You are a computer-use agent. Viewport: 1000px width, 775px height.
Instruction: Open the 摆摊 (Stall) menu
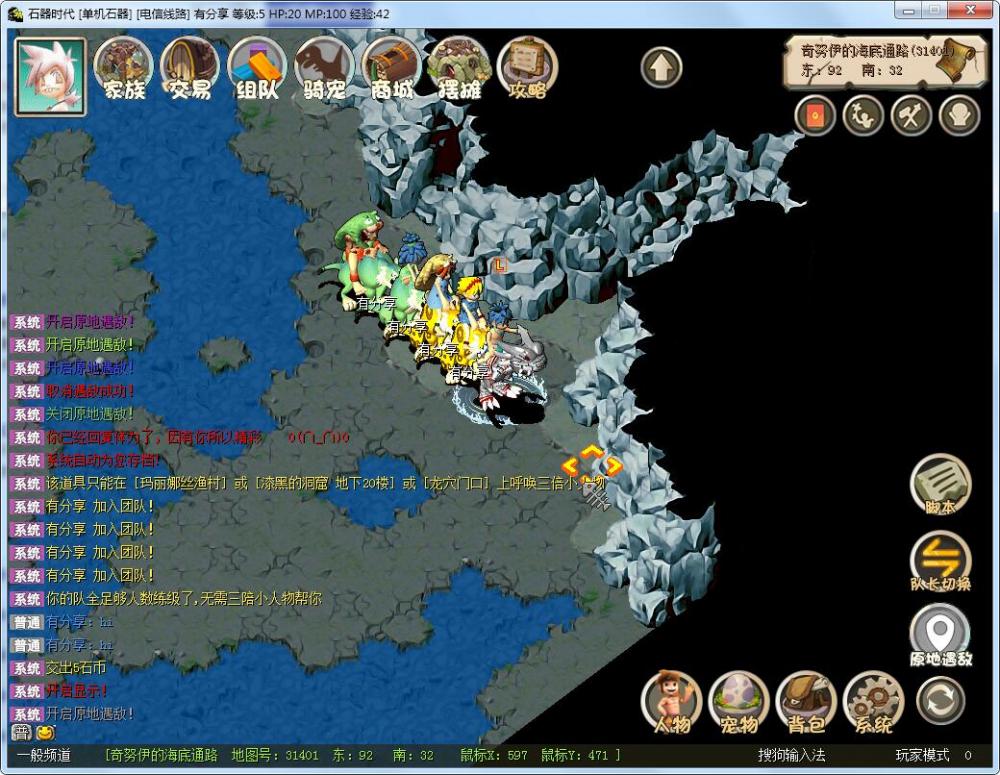click(459, 68)
